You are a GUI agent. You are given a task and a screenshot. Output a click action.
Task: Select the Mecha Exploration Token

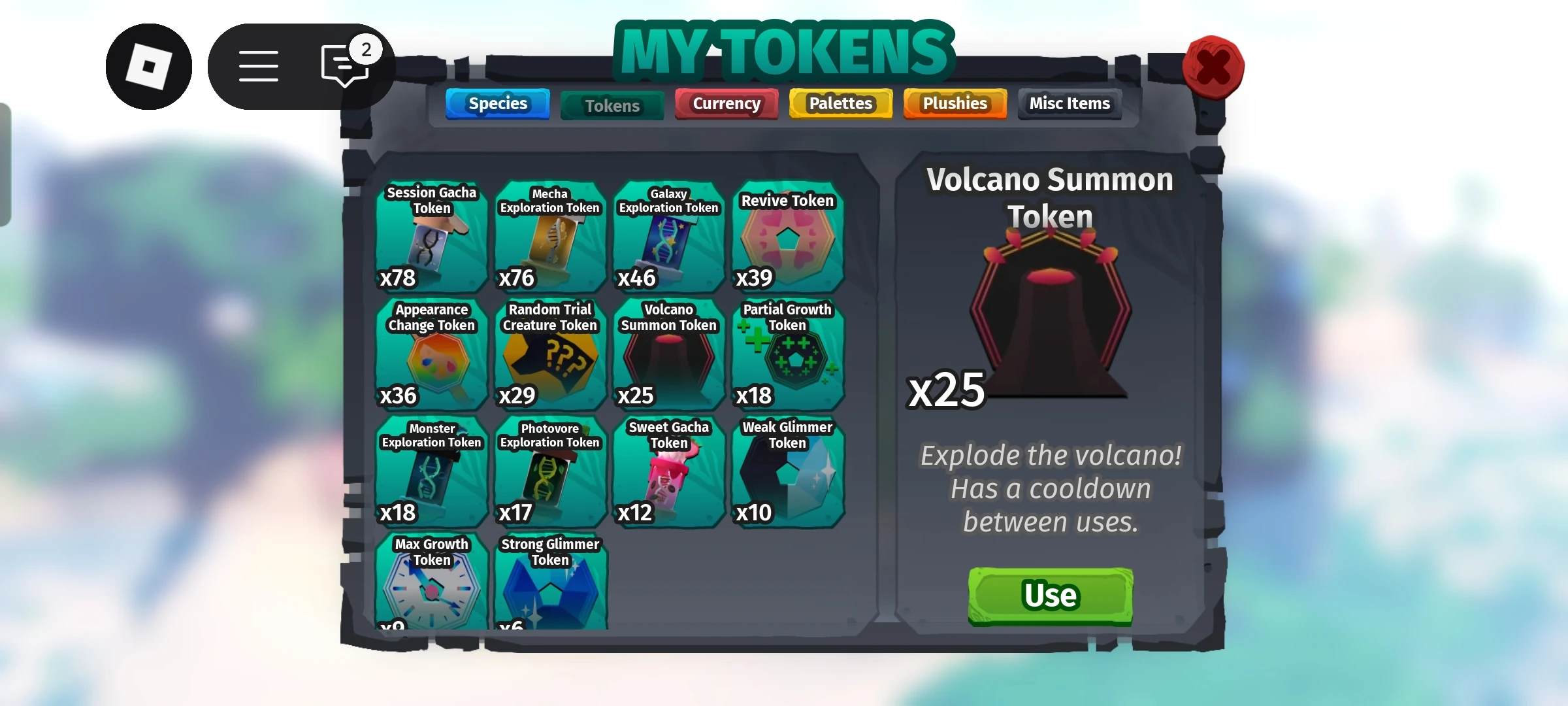[549, 235]
